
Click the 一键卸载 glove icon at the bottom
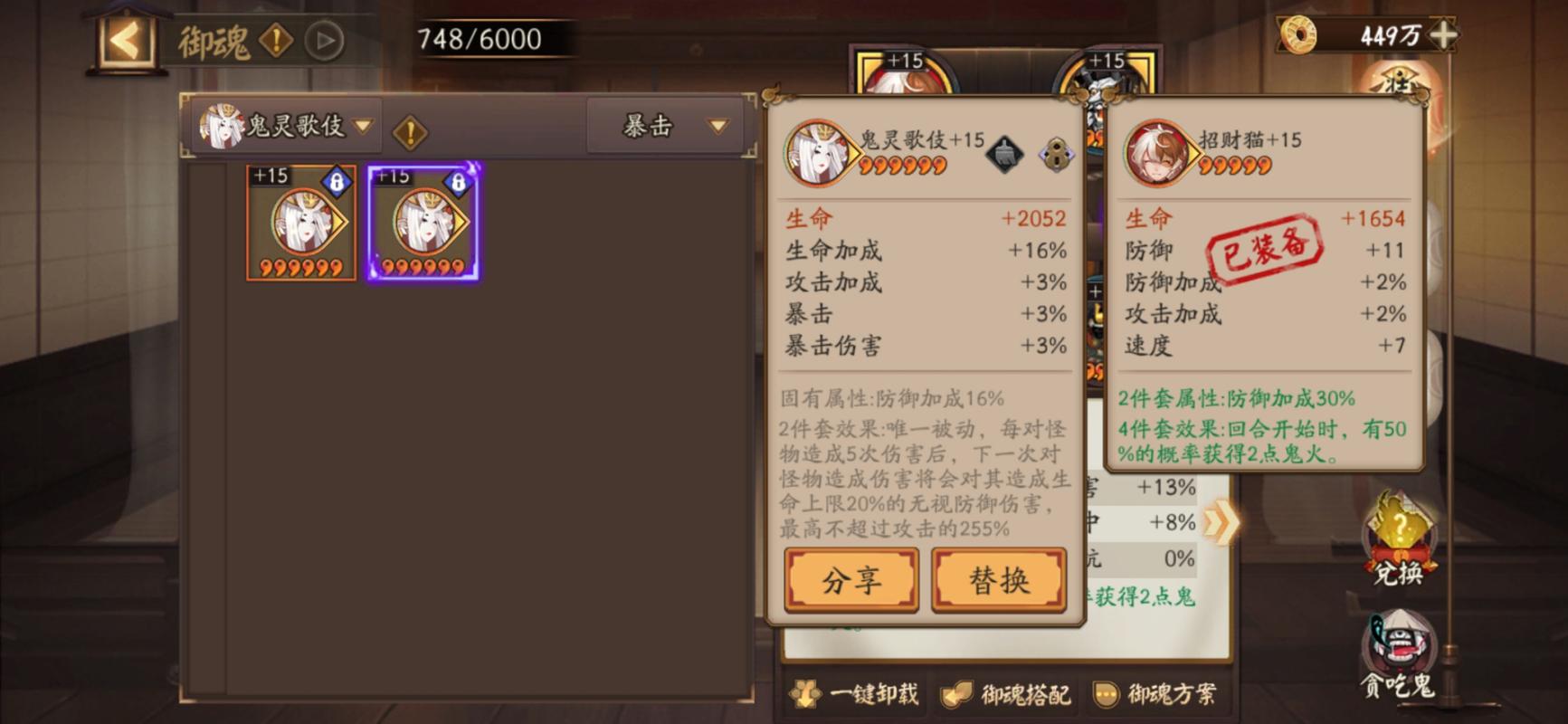tap(805, 693)
